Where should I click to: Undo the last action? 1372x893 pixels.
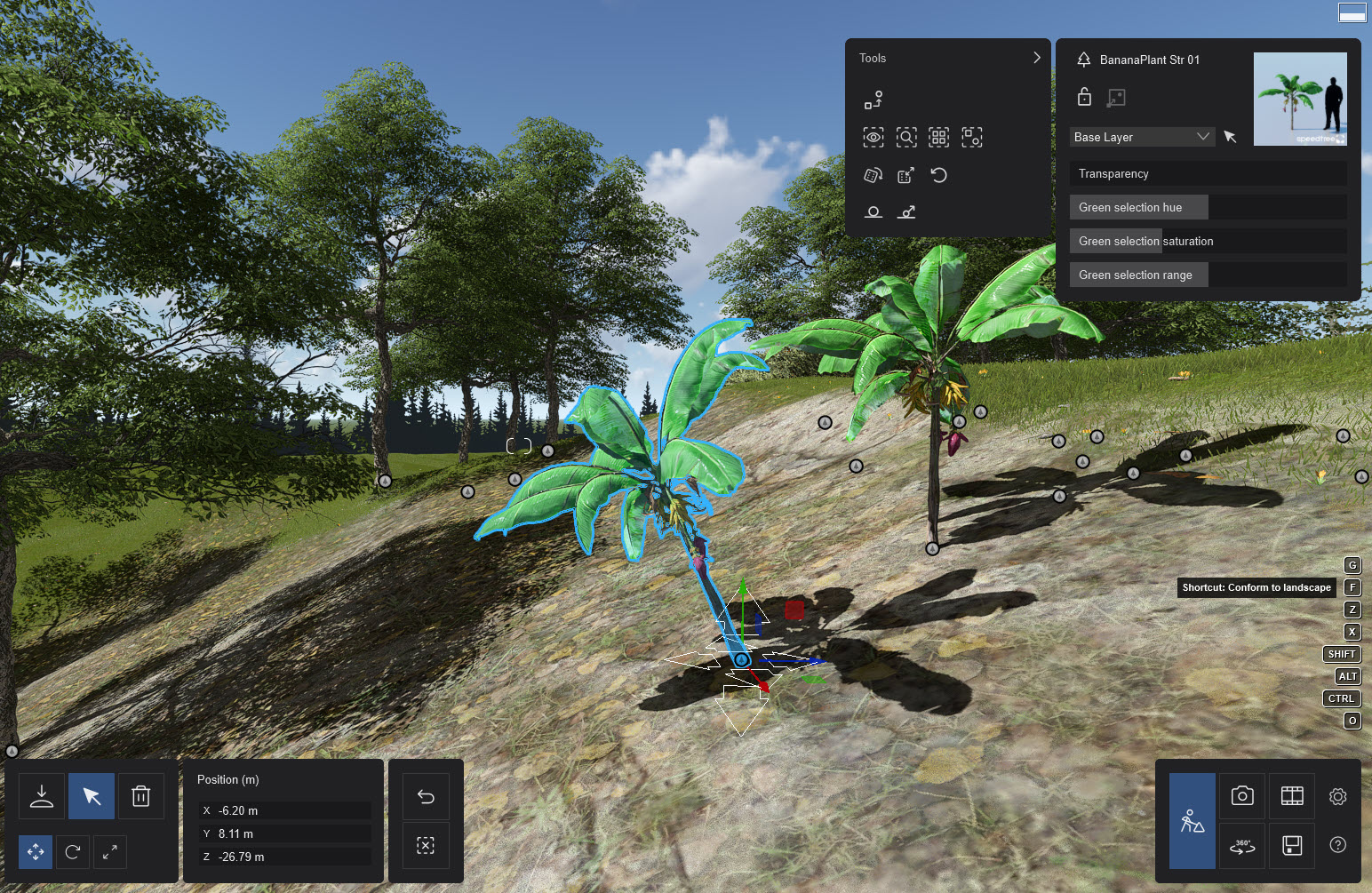point(426,796)
